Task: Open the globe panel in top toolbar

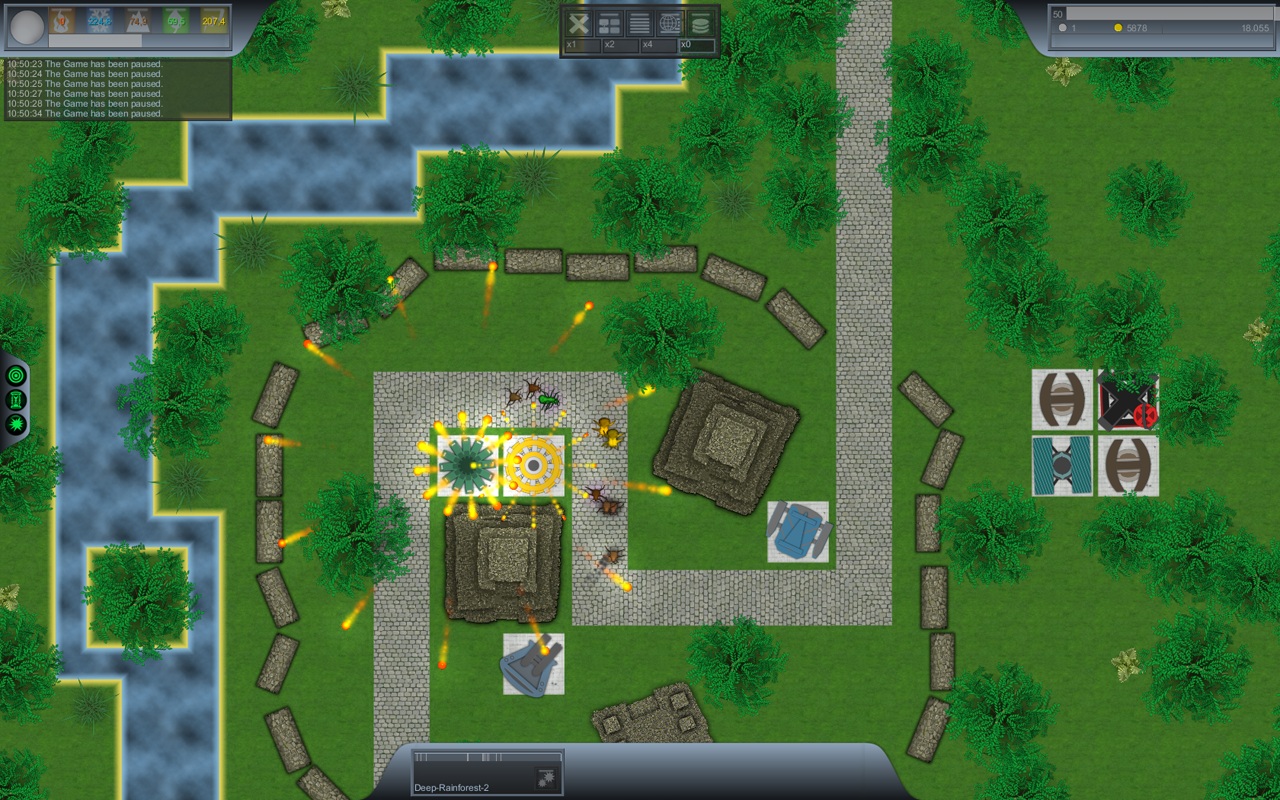Action: coord(670,24)
